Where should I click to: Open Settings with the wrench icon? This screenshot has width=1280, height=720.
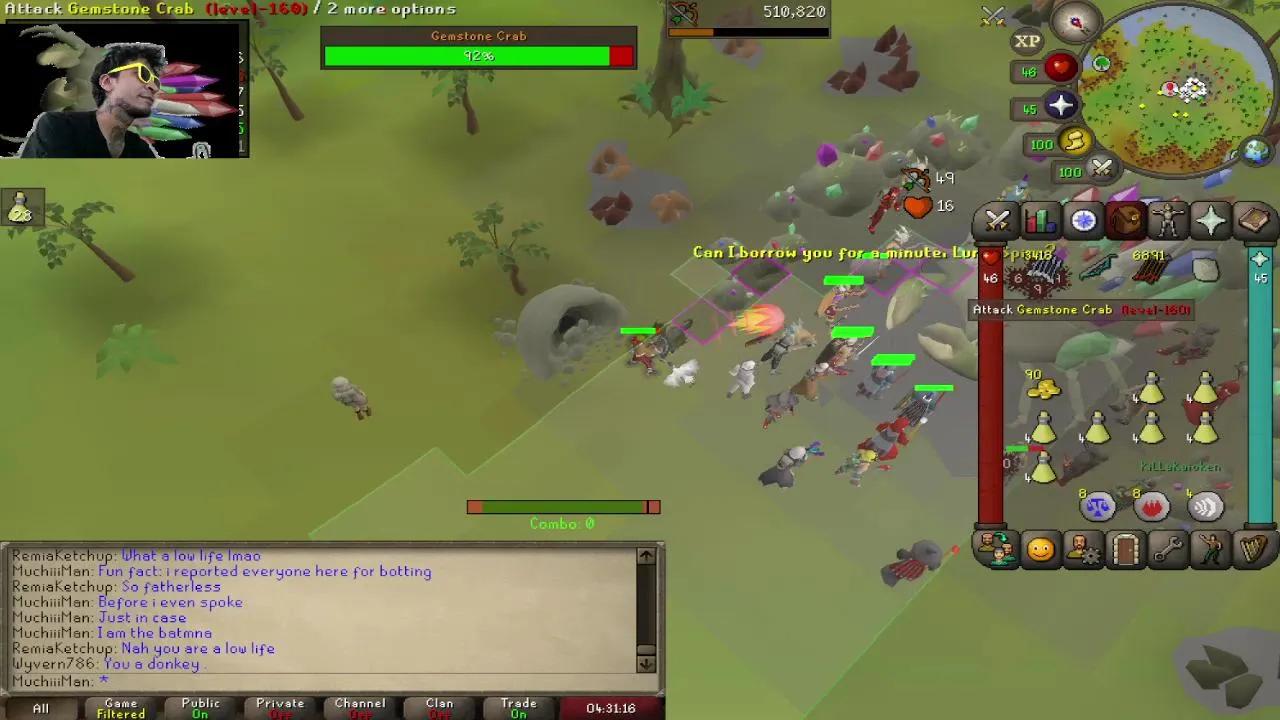[1170, 549]
